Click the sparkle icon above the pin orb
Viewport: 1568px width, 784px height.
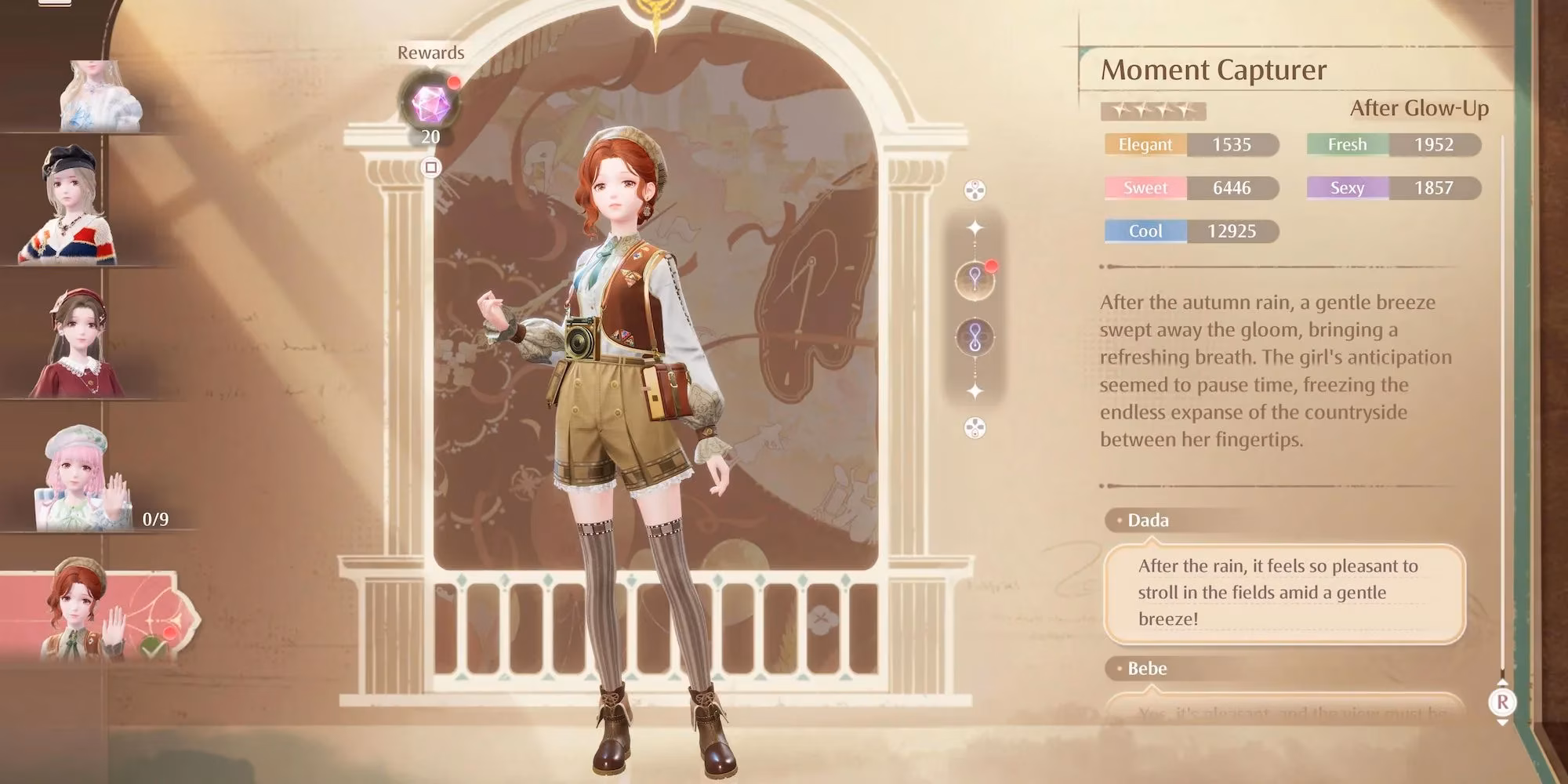(x=973, y=227)
